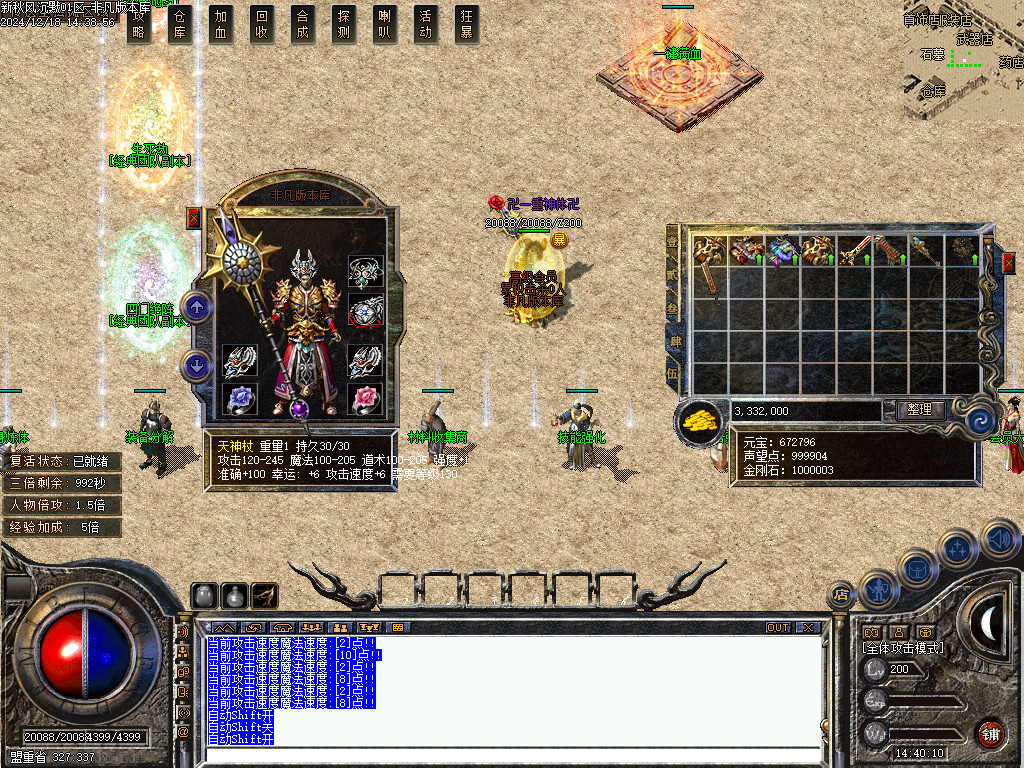The width and height of the screenshot is (1024, 768).
Task: Close the character equipment panel
Action: pyautogui.click(x=194, y=218)
